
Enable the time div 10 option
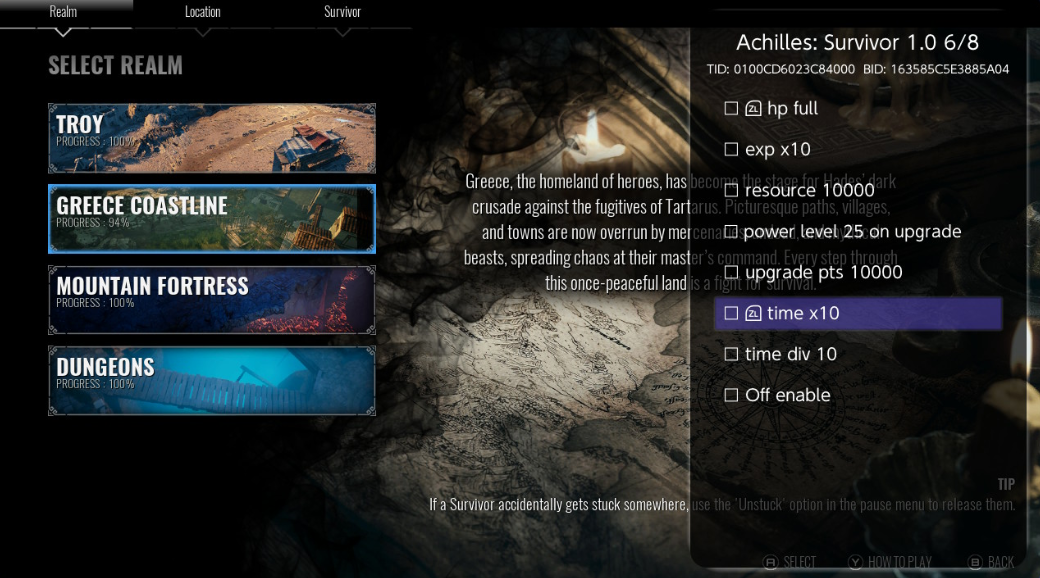pyautogui.click(x=731, y=354)
